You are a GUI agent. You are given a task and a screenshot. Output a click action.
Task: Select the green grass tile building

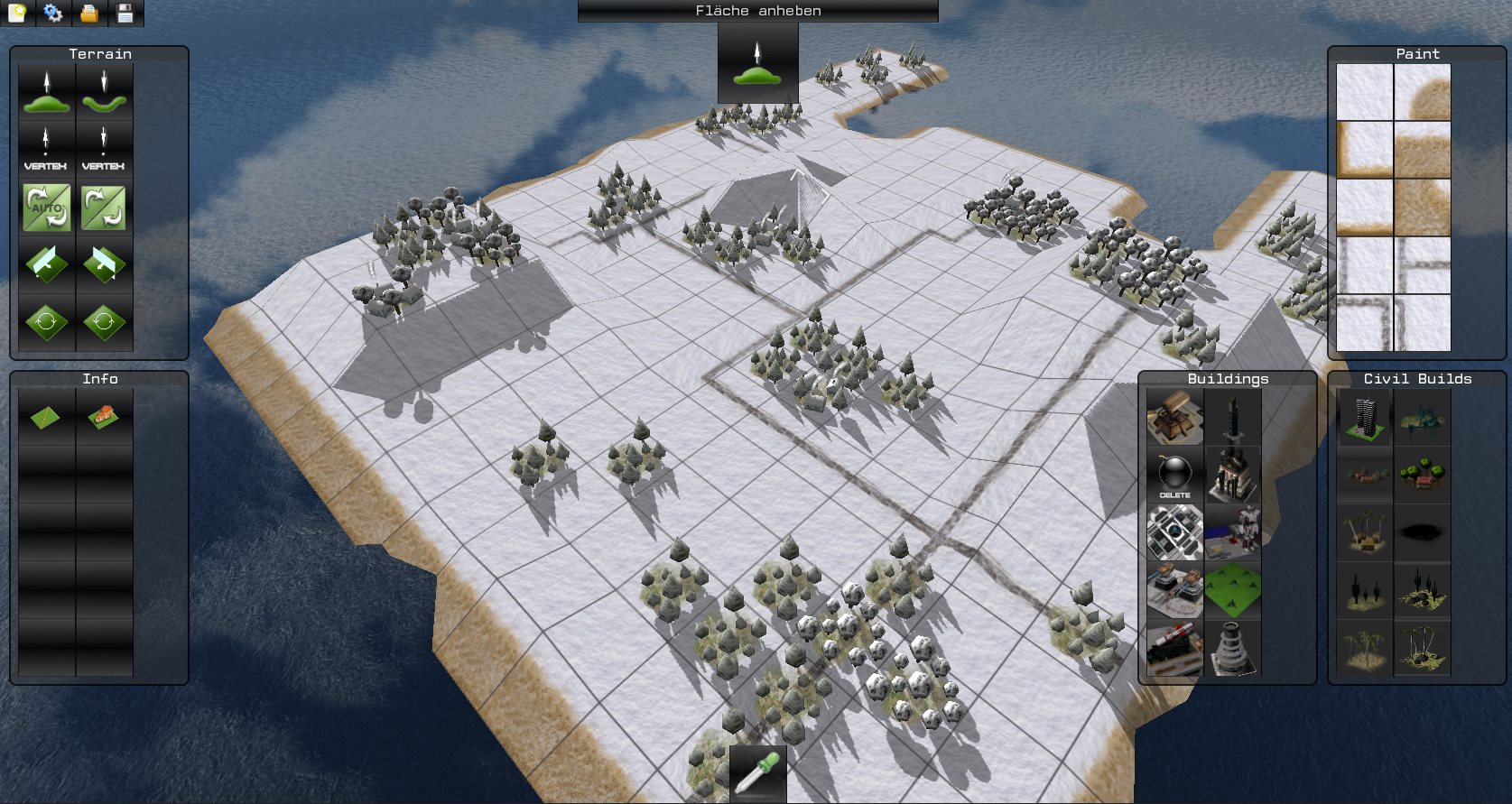1232,590
